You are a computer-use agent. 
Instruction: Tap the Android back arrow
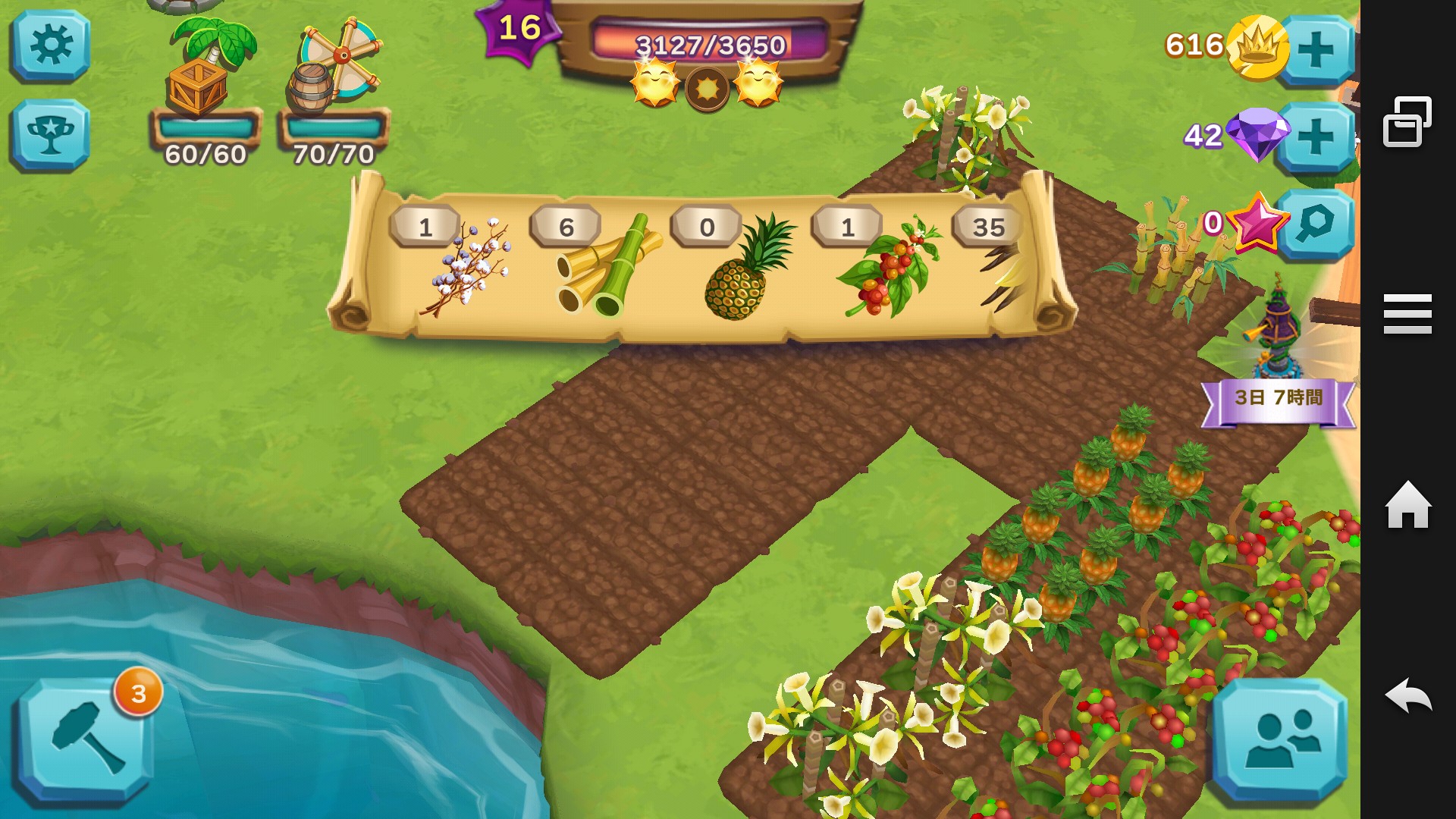[1407, 695]
